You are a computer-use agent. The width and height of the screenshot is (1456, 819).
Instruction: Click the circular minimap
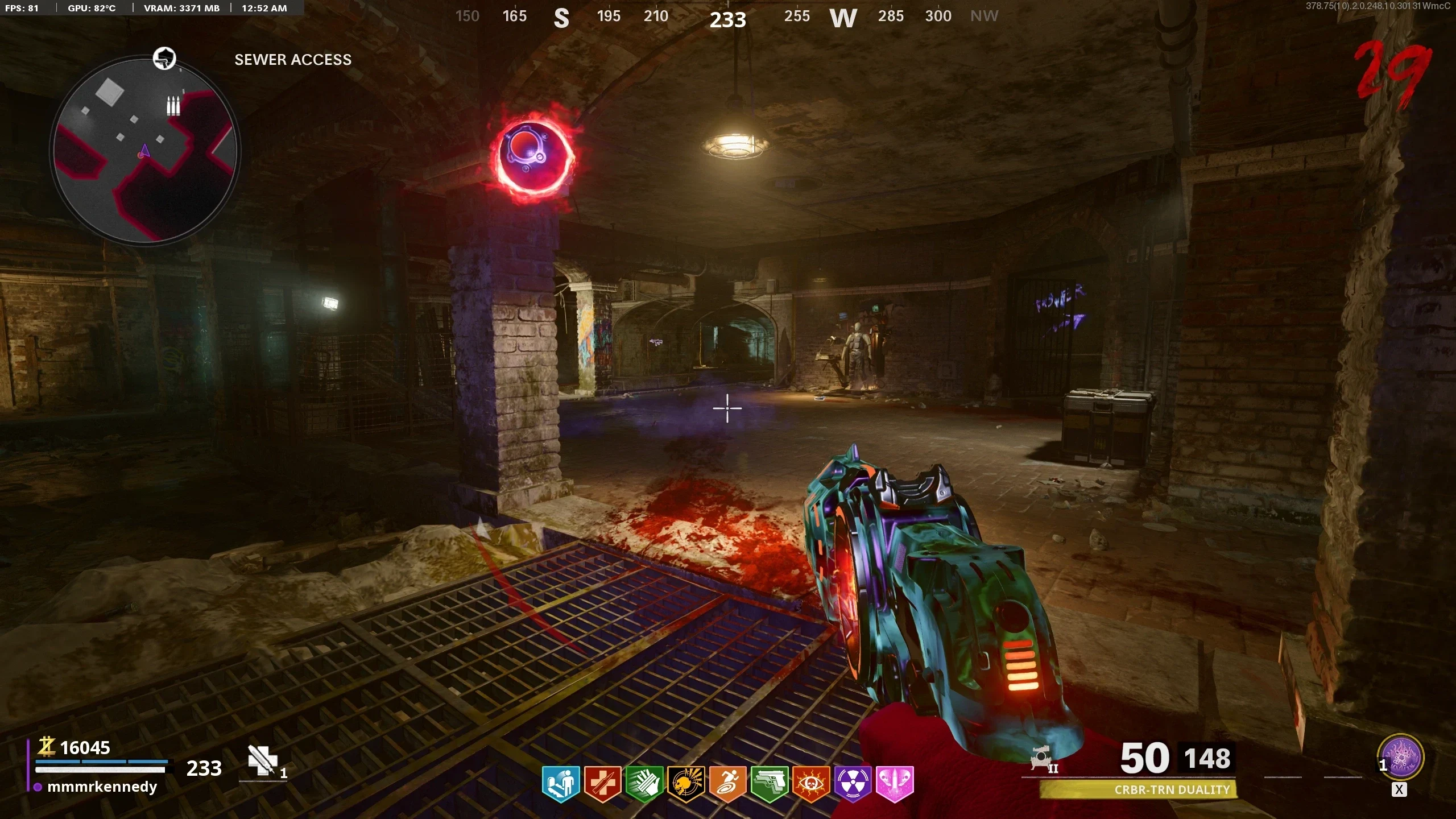click(146, 151)
